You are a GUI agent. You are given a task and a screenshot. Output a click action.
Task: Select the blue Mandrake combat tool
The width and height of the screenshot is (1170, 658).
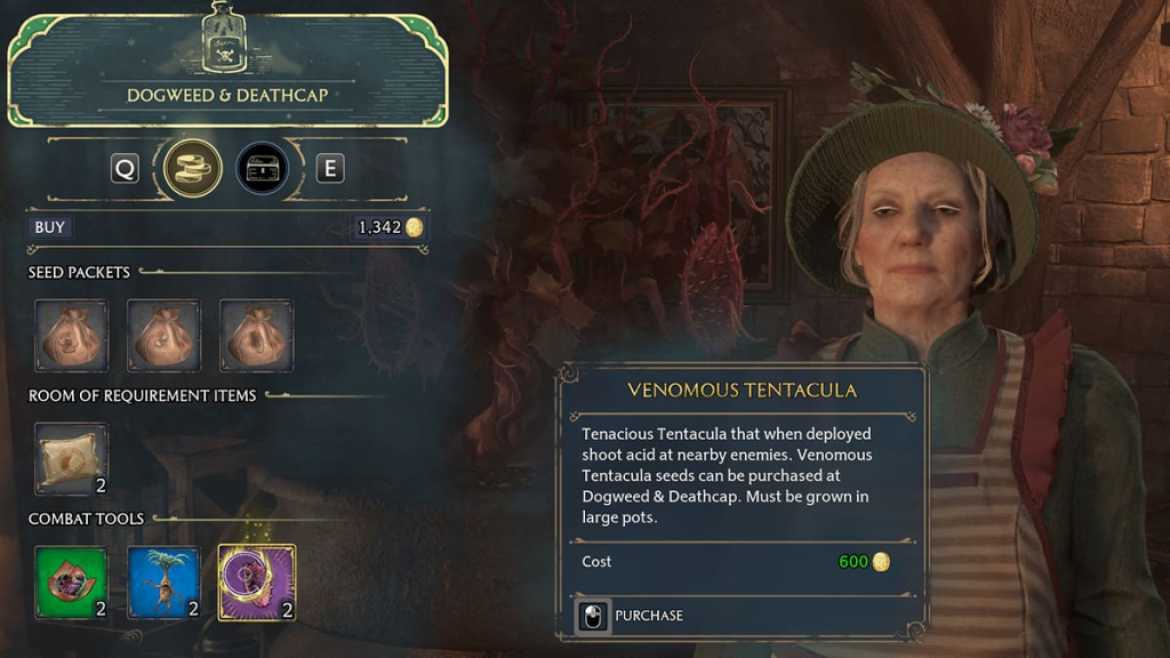(x=163, y=582)
